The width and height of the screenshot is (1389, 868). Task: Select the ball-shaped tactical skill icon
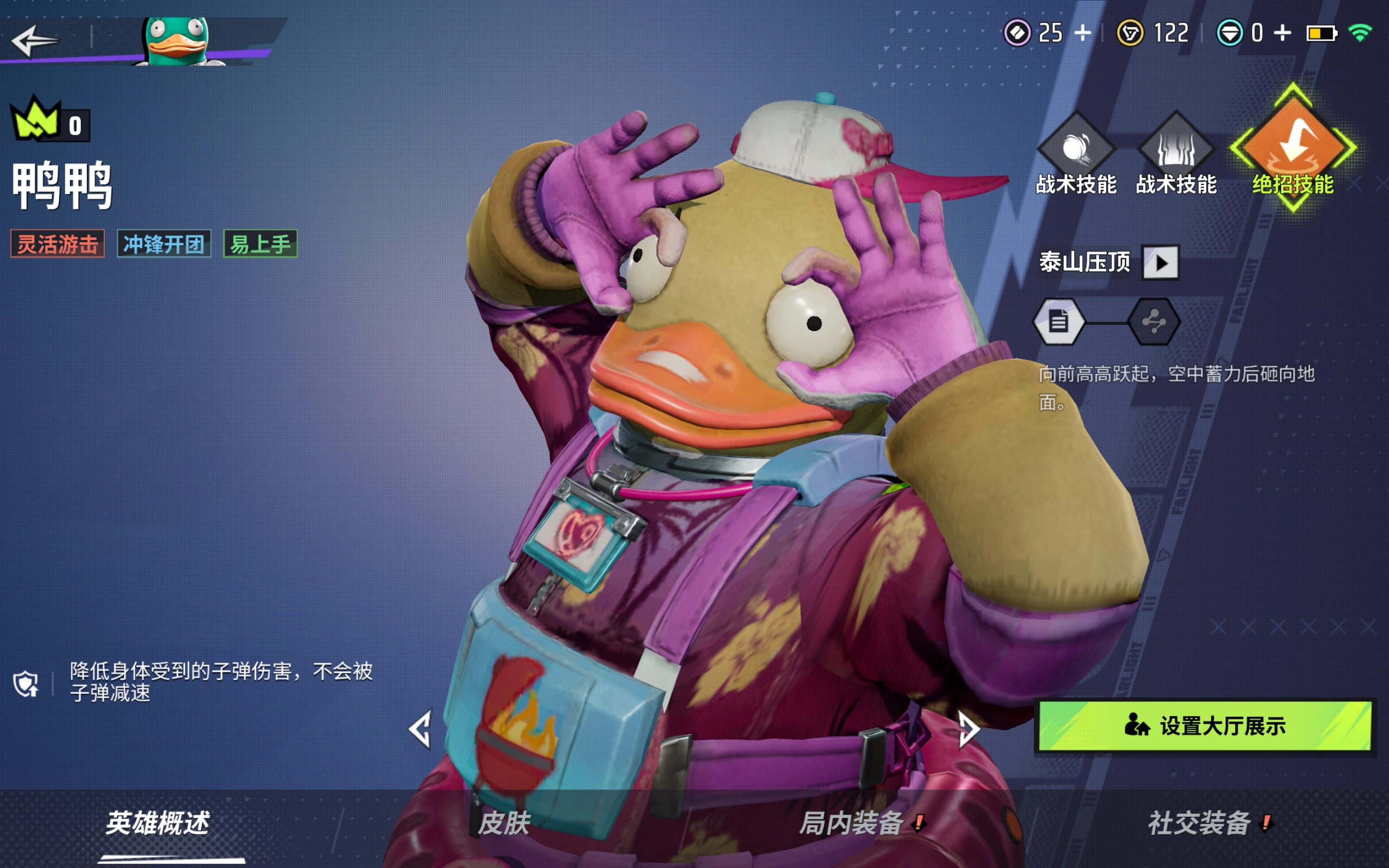[x=1076, y=148]
